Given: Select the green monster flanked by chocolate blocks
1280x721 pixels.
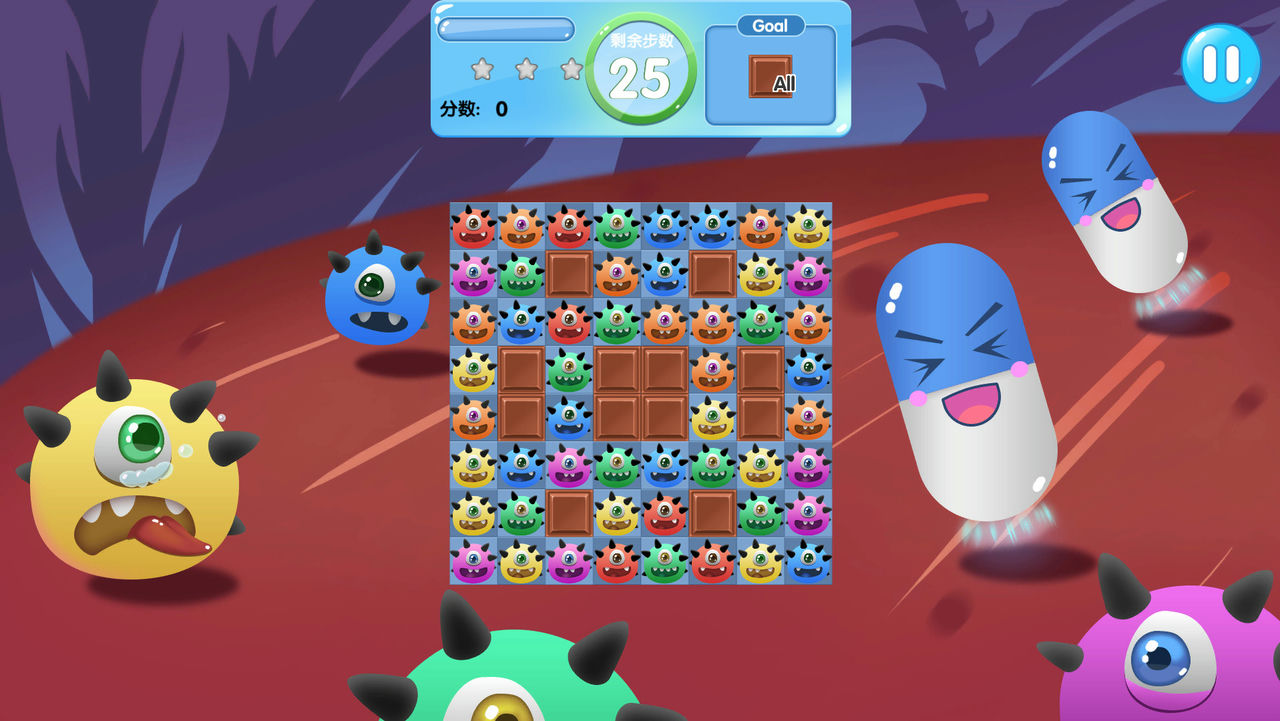Looking at the screenshot, I should 569,369.
